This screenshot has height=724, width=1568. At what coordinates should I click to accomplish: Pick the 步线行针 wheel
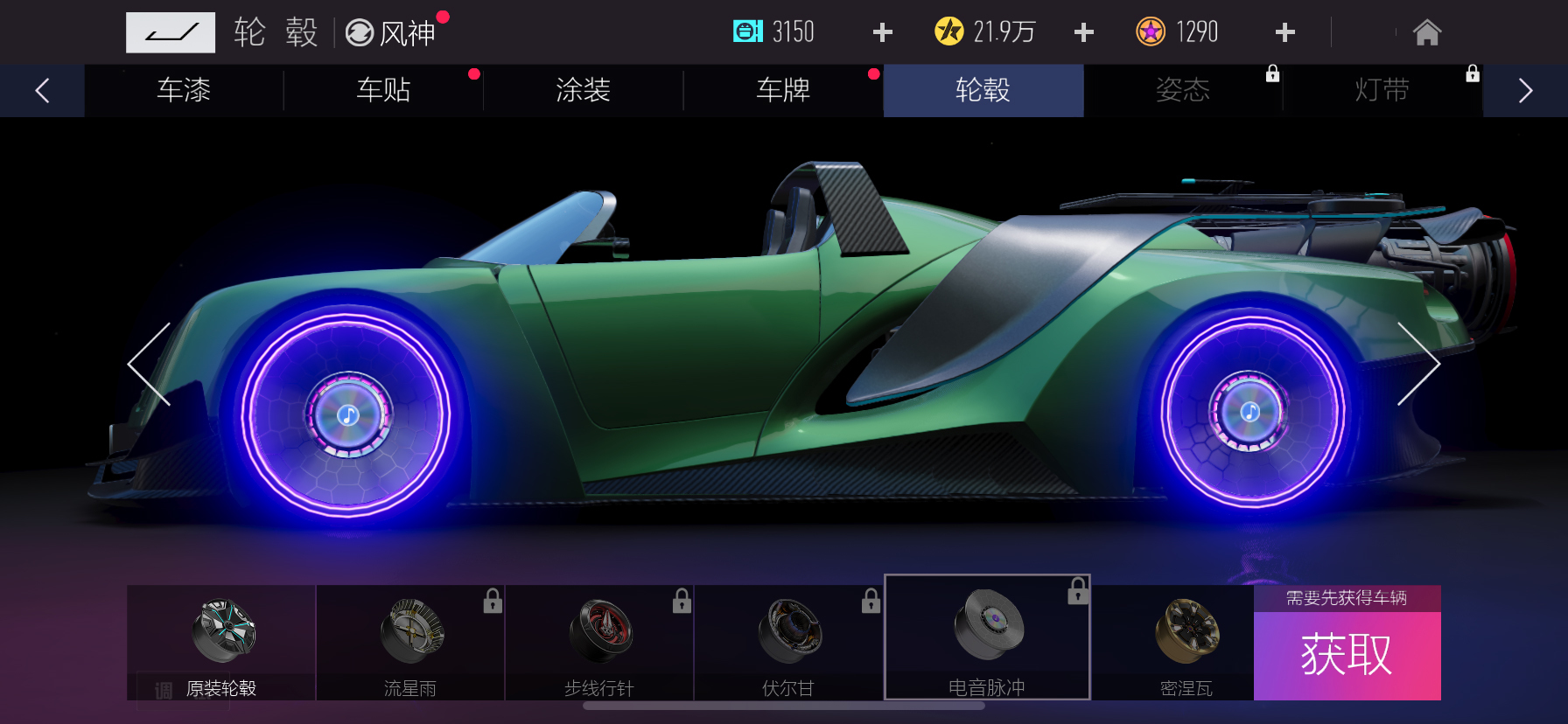(599, 643)
